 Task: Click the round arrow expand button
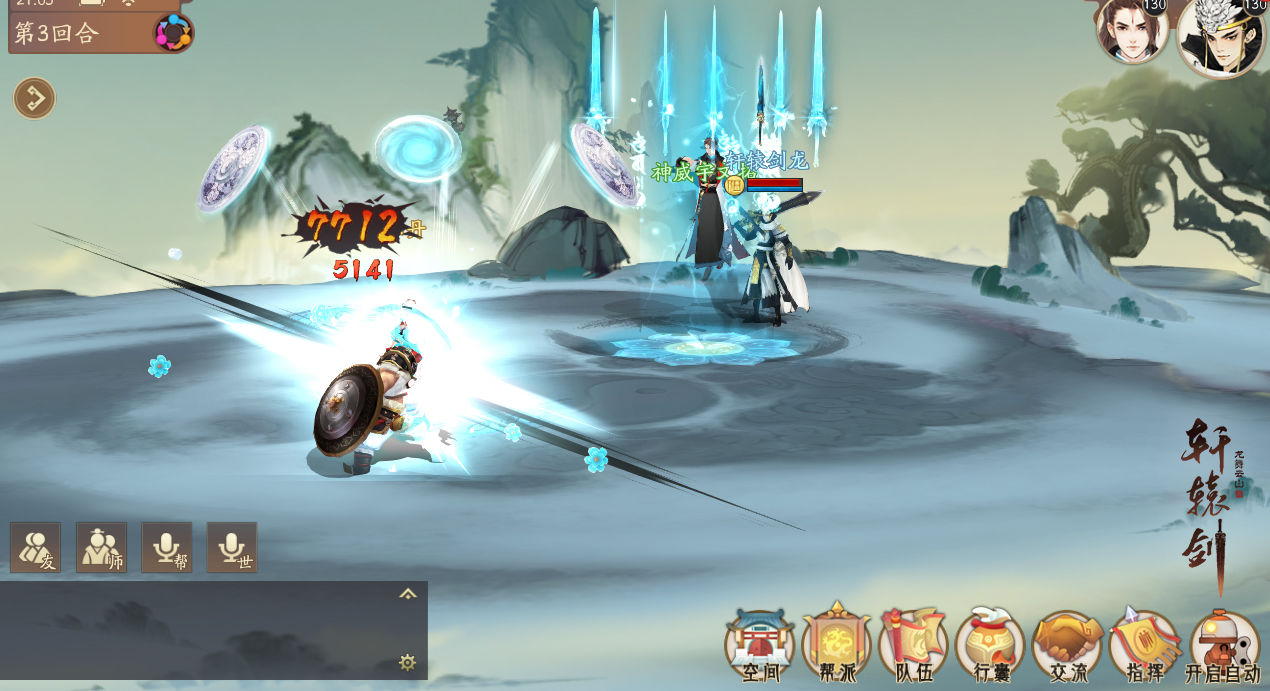click(x=34, y=98)
